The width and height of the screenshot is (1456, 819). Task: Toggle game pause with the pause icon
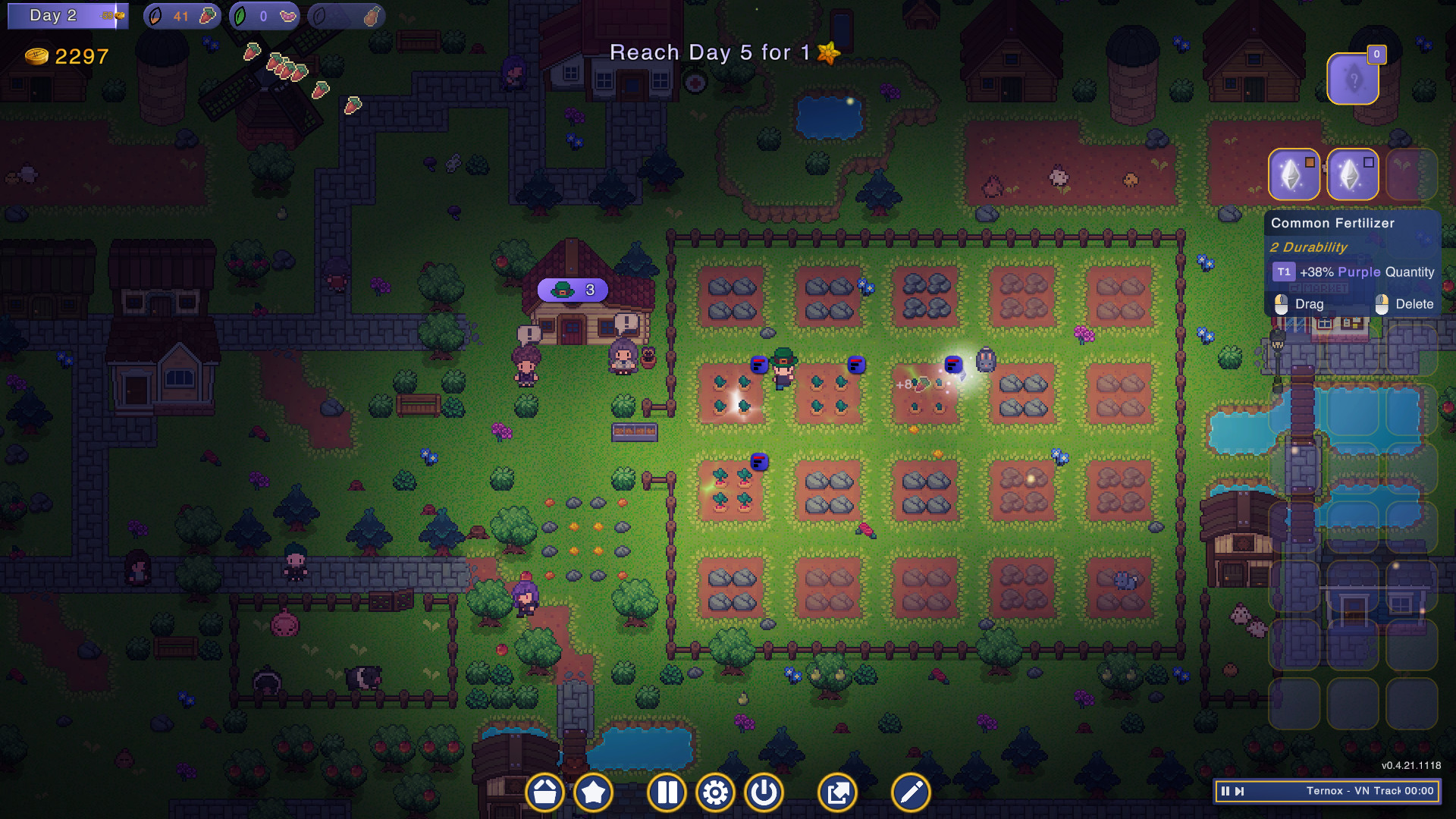pos(666,792)
